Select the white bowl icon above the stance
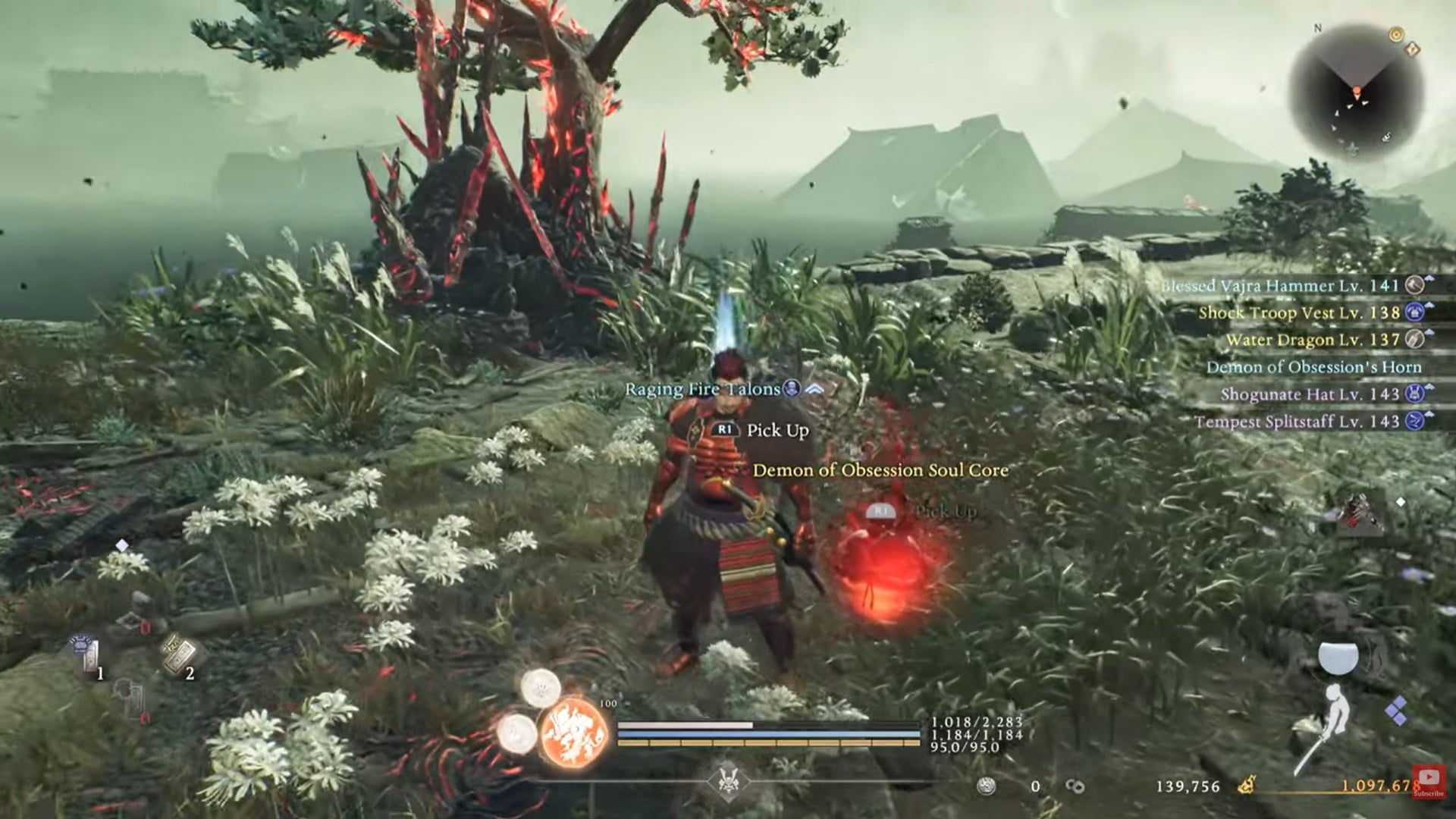 (1338, 657)
